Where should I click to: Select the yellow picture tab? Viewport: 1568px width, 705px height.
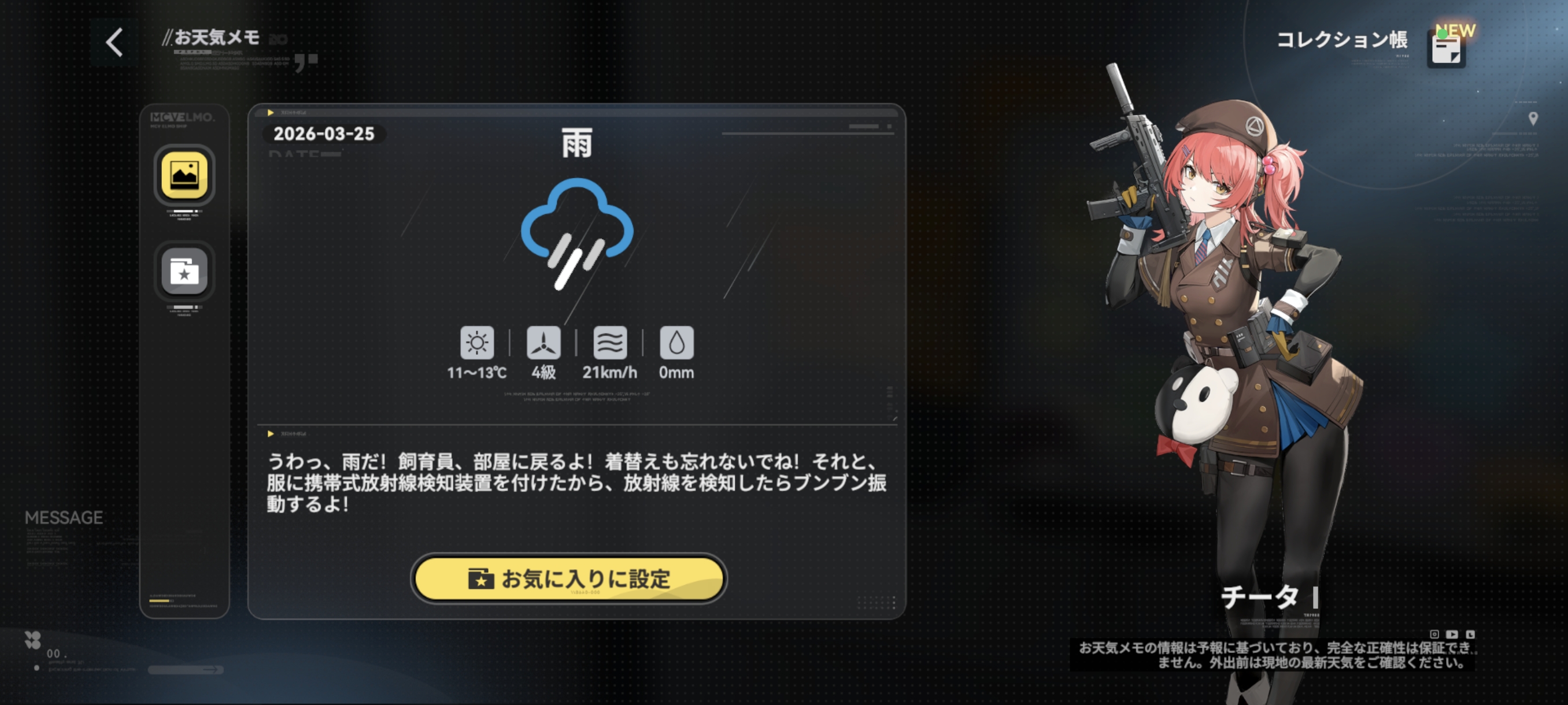[184, 175]
